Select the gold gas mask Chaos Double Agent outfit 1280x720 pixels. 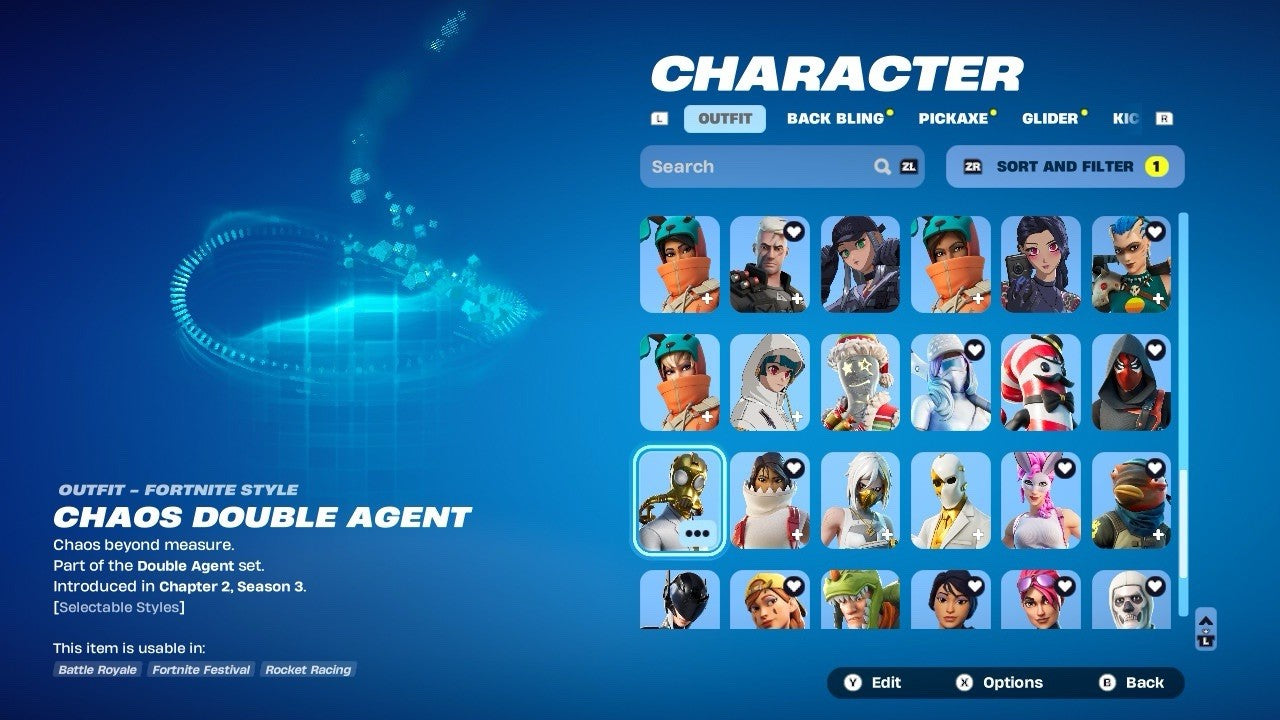point(679,500)
